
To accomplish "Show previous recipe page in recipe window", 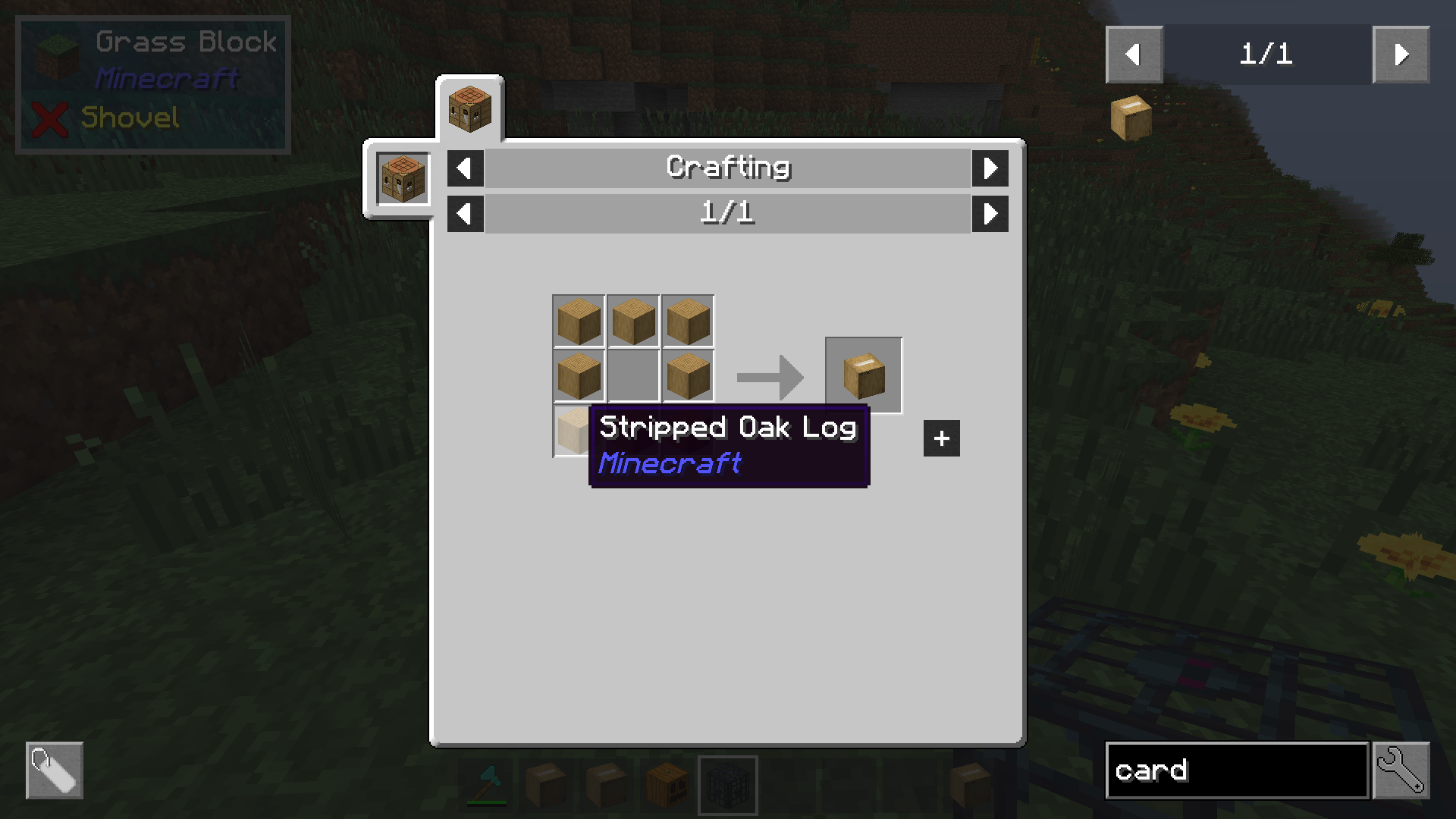I will [x=465, y=214].
